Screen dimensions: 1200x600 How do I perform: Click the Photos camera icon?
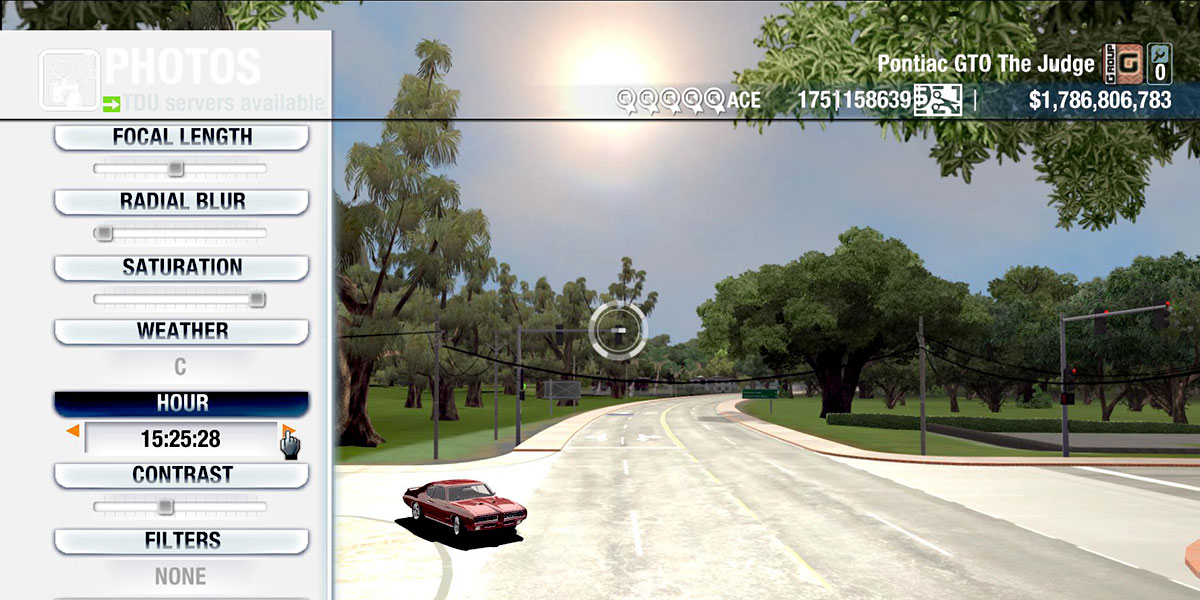tap(69, 79)
